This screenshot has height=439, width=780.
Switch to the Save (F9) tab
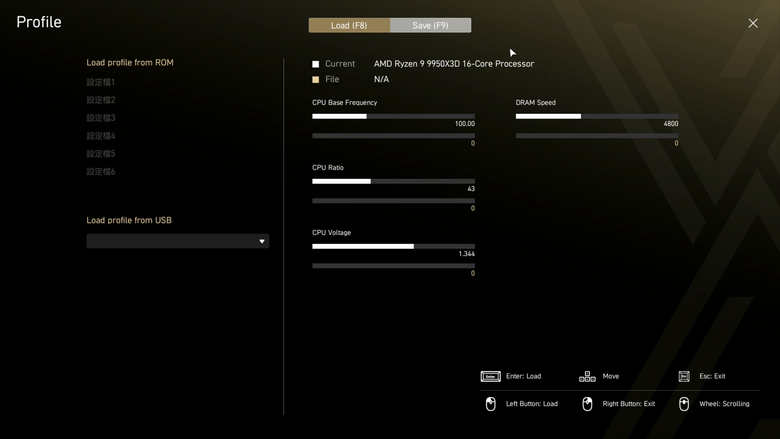pyautogui.click(x=430, y=25)
